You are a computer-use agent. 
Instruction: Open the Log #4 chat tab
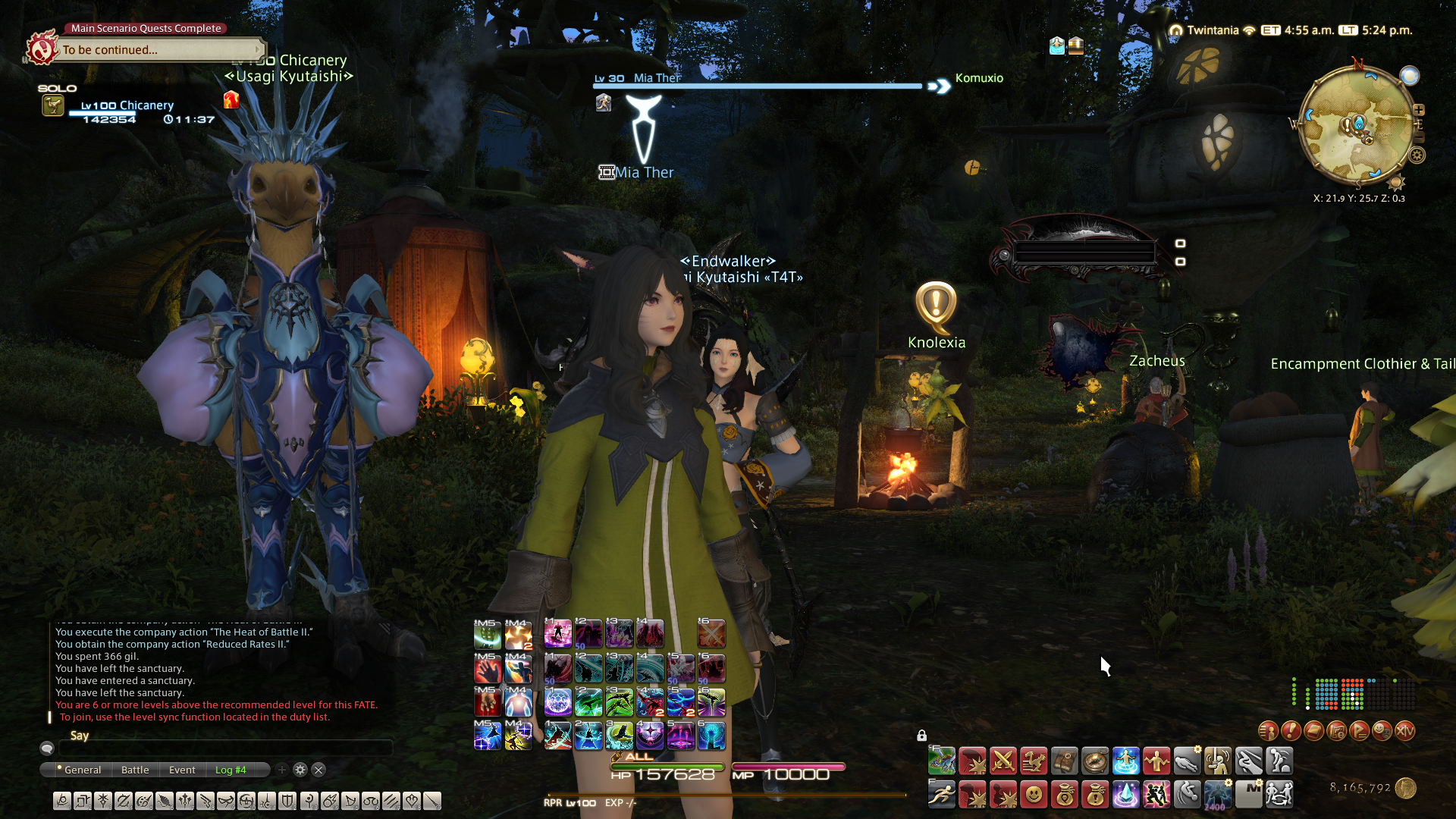point(231,770)
